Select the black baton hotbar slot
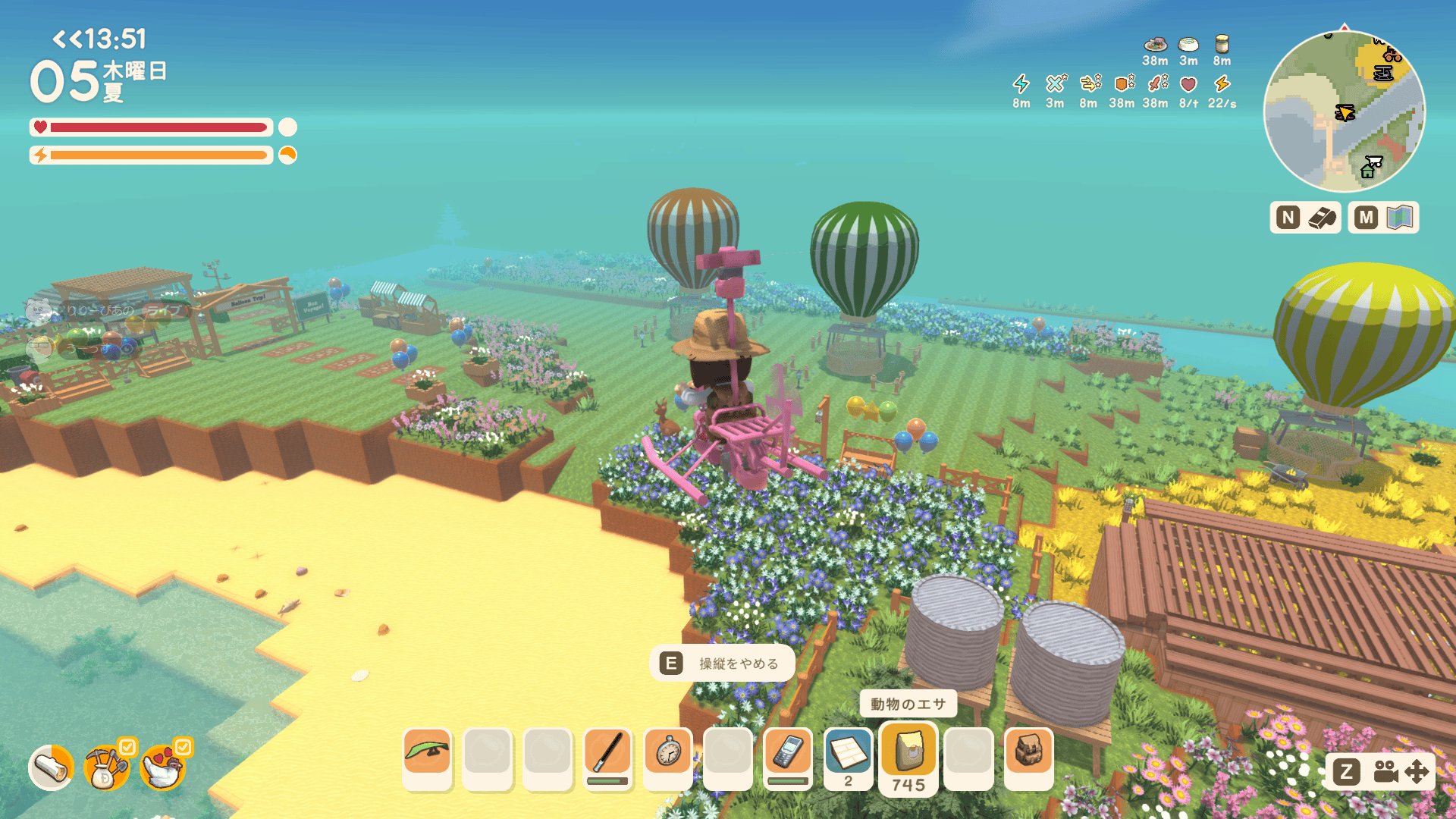1456x819 pixels. point(607,753)
